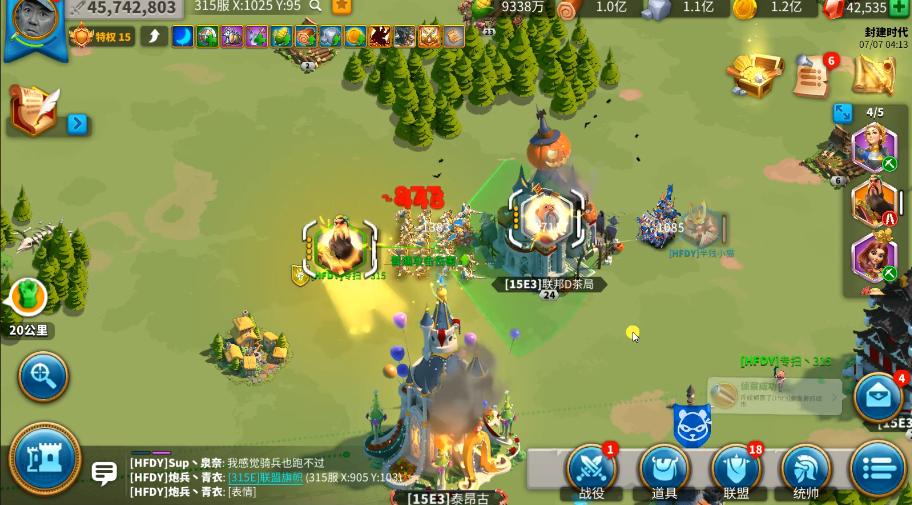The image size is (912, 505).
Task: Open the golden map scroll icon
Action: [x=873, y=75]
